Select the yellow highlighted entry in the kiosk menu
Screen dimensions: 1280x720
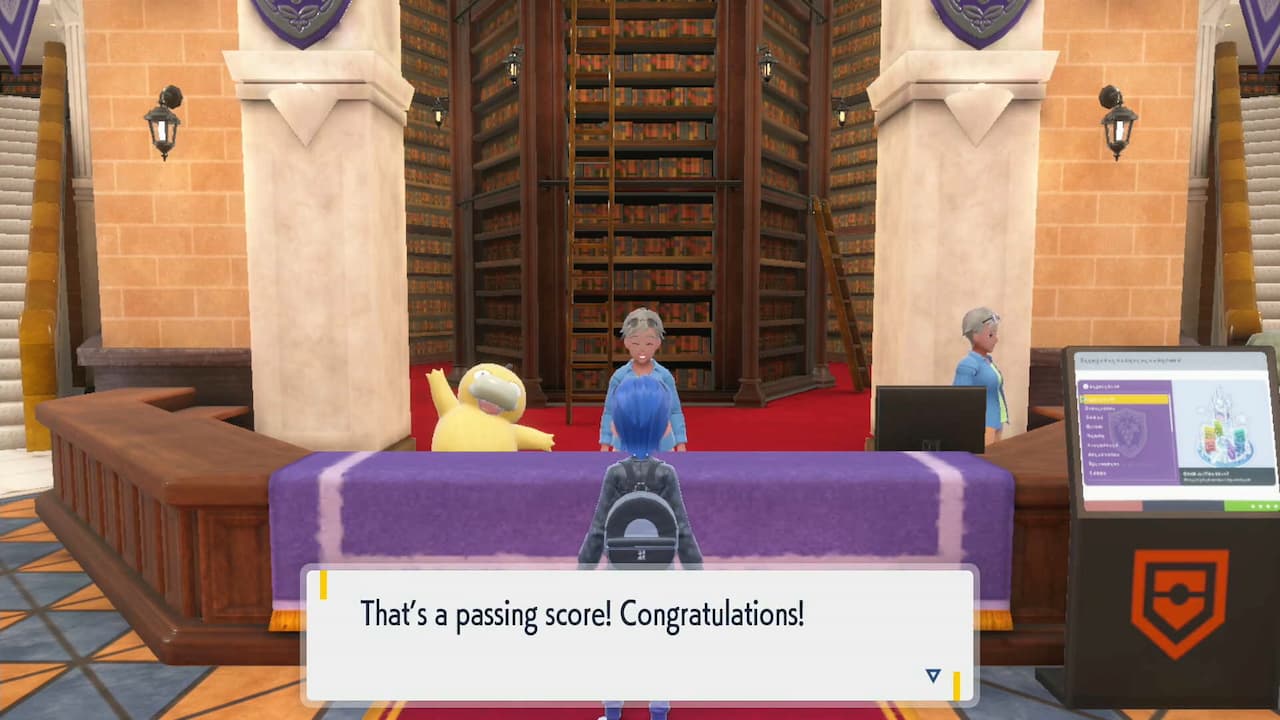click(x=1124, y=400)
